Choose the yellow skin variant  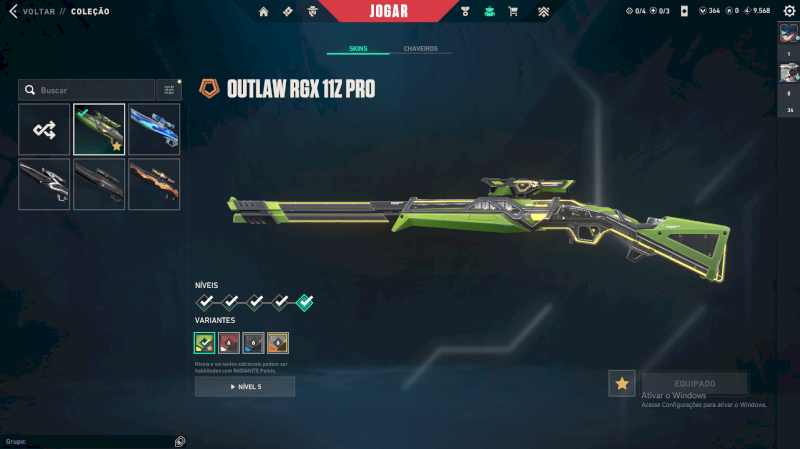click(277, 343)
